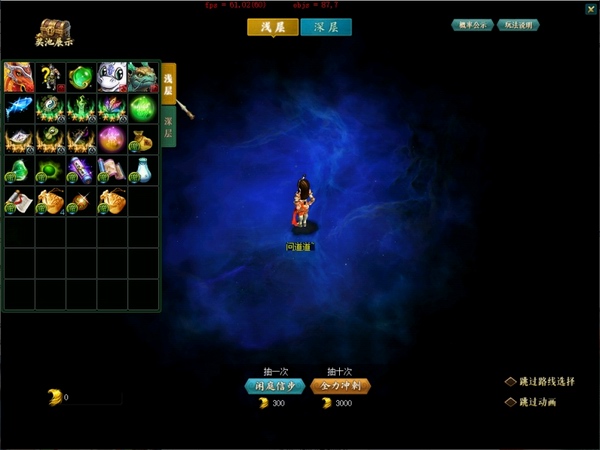
Task: Select the white potion bottle prize
Action: click(x=143, y=170)
